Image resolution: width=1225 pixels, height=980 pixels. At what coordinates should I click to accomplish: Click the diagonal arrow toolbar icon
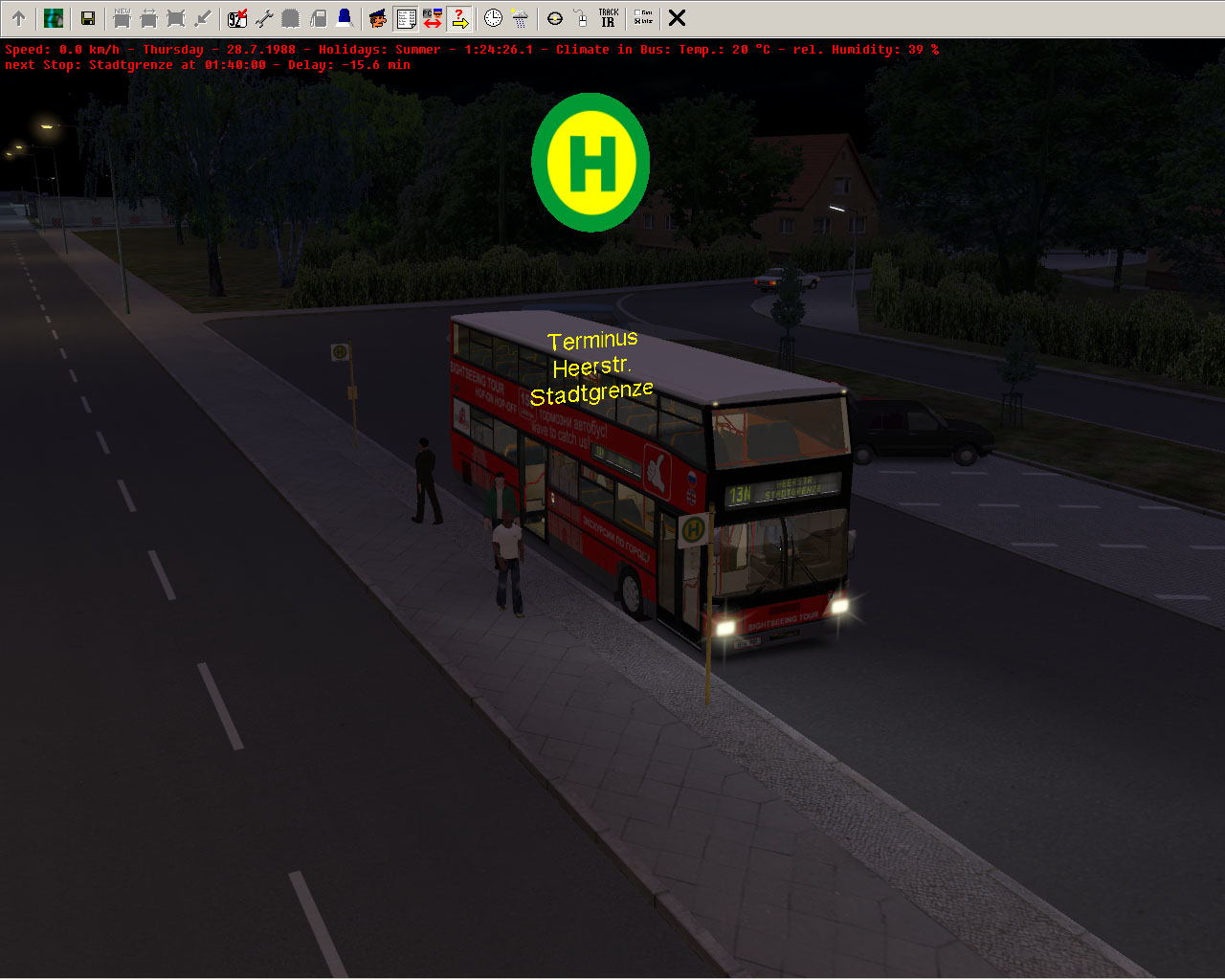[203, 18]
